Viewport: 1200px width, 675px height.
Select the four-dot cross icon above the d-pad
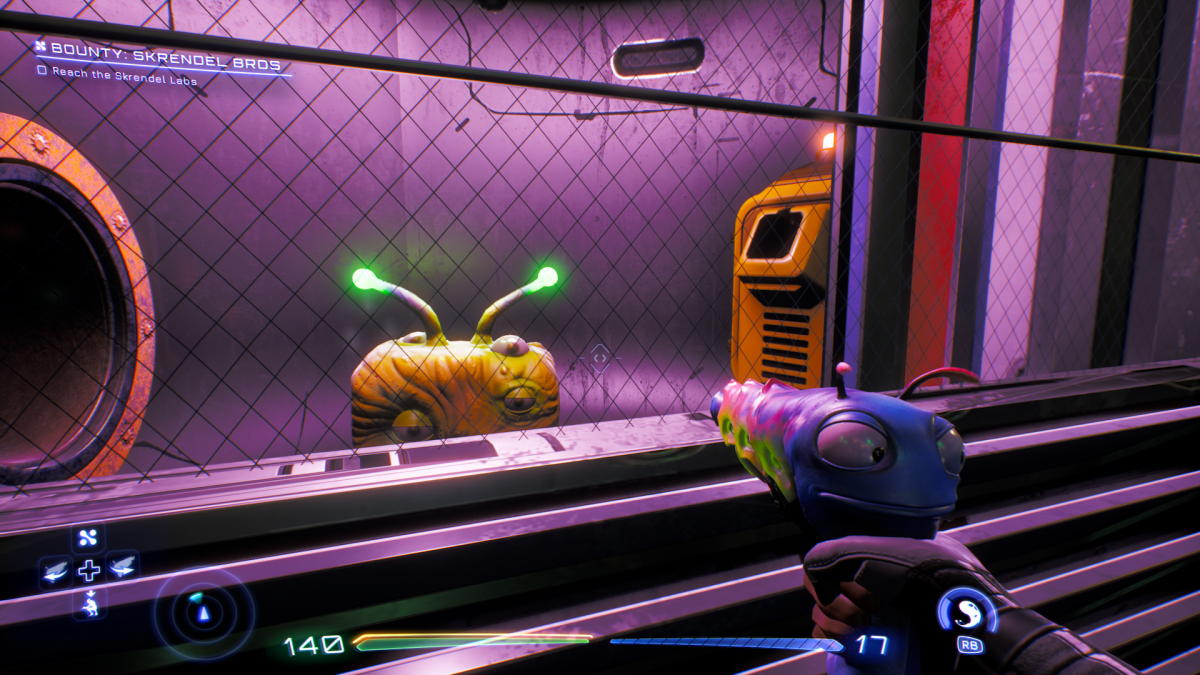point(88,539)
